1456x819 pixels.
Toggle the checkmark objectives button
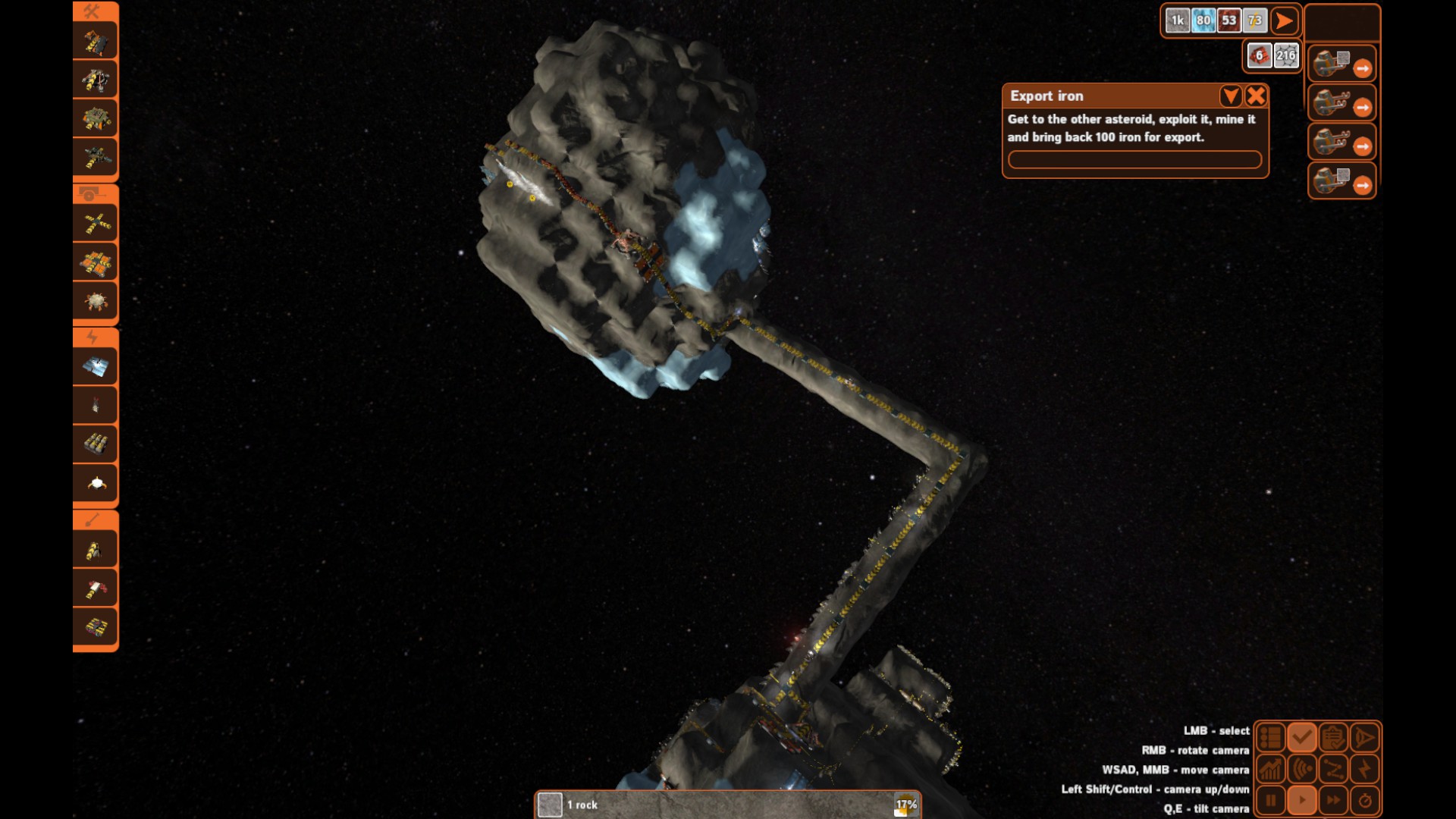point(1302,737)
